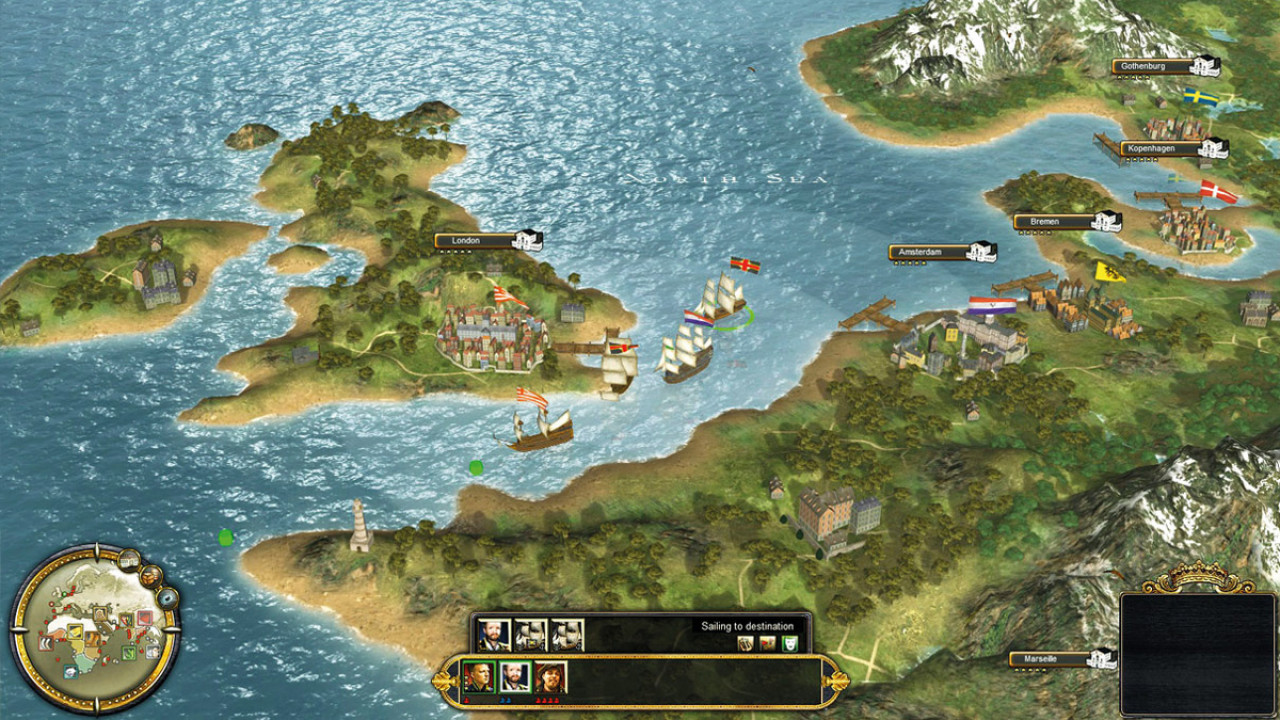
Task: Select the second ship portrait in the convoy
Action: (566, 635)
